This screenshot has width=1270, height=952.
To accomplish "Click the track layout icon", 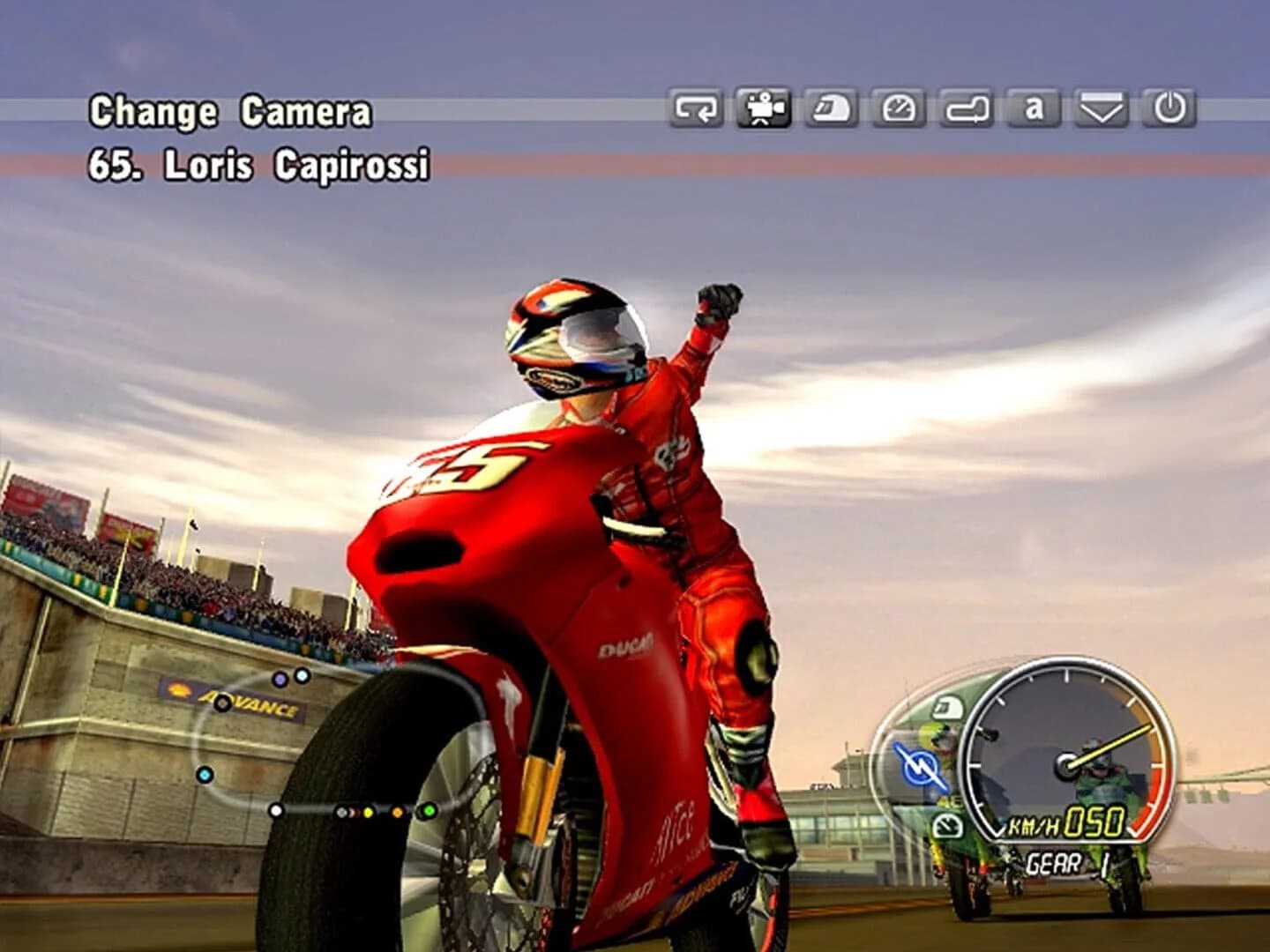I will (967, 108).
